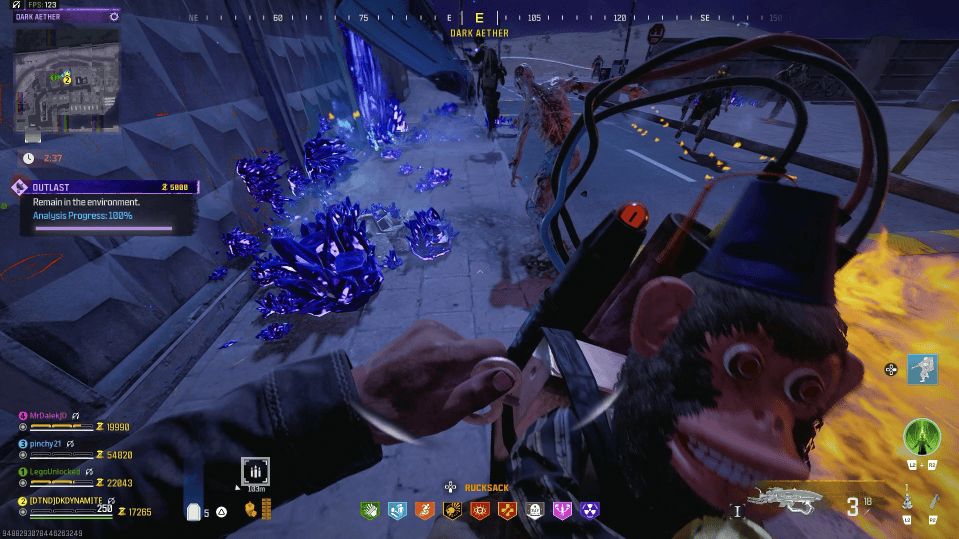
Task: Click the ammo cache waypoint marker
Action: (x=254, y=471)
